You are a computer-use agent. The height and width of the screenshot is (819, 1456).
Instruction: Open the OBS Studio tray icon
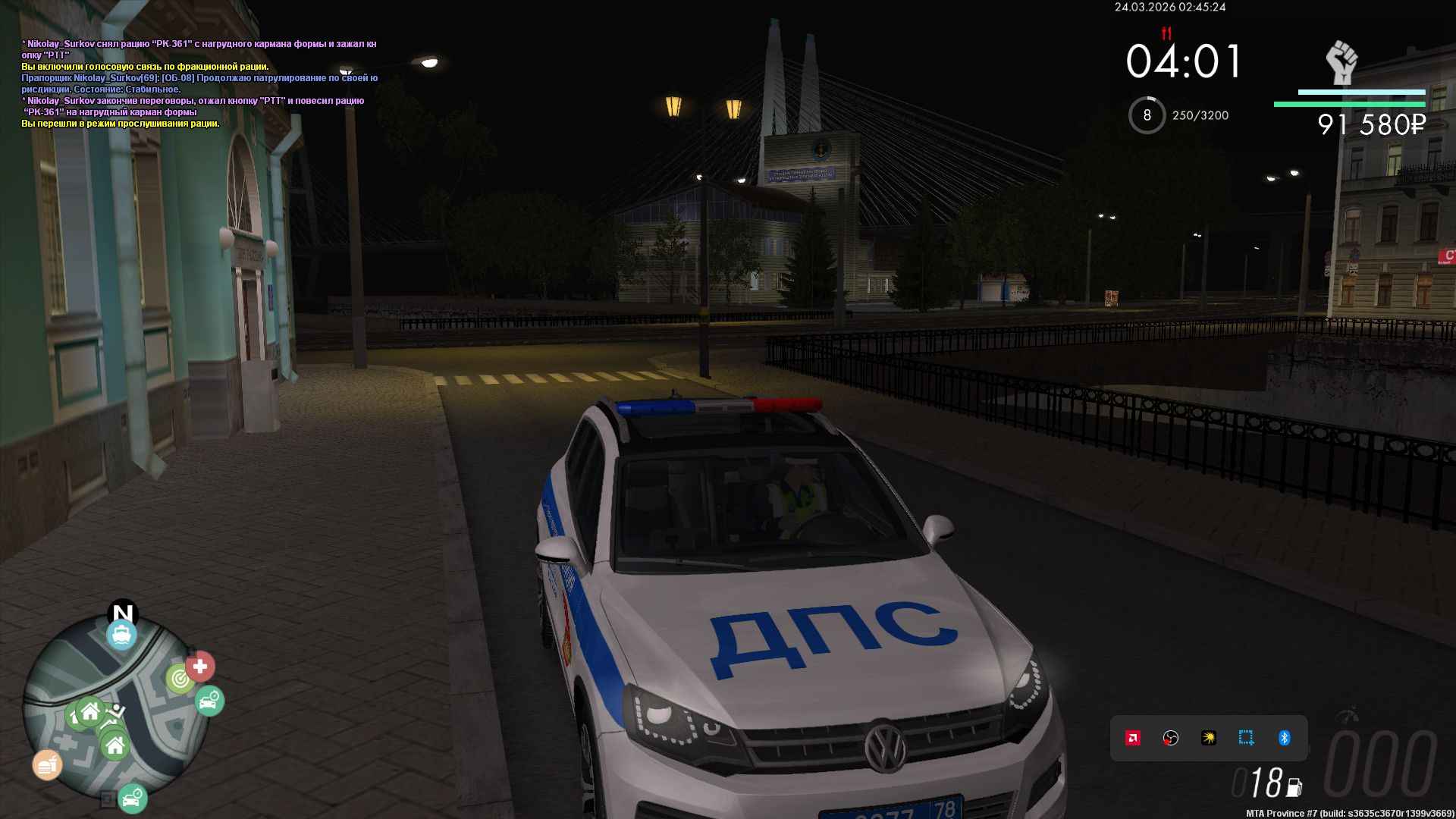click(x=1171, y=738)
